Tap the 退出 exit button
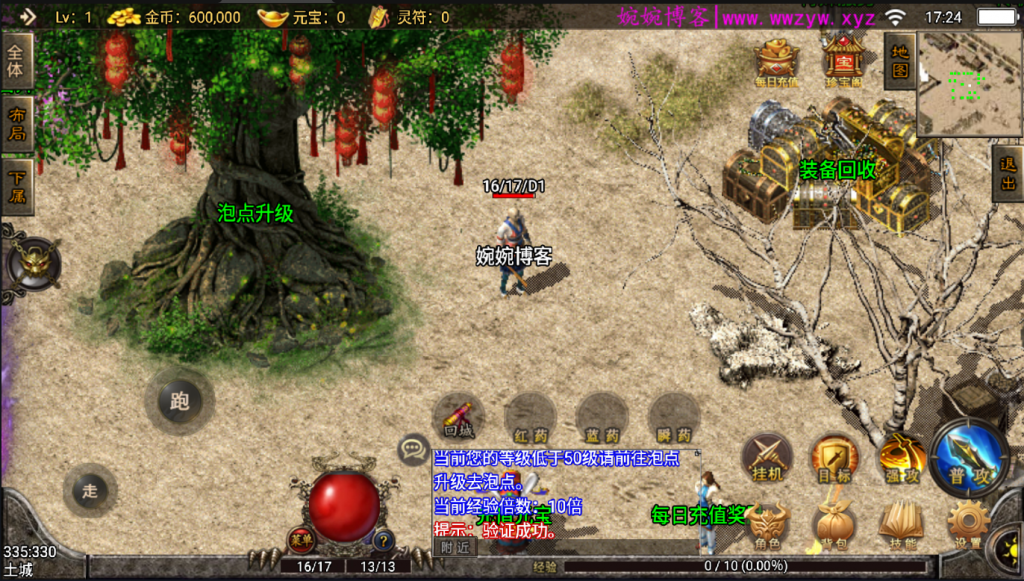Viewport: 1024px width, 581px height. point(1007,174)
